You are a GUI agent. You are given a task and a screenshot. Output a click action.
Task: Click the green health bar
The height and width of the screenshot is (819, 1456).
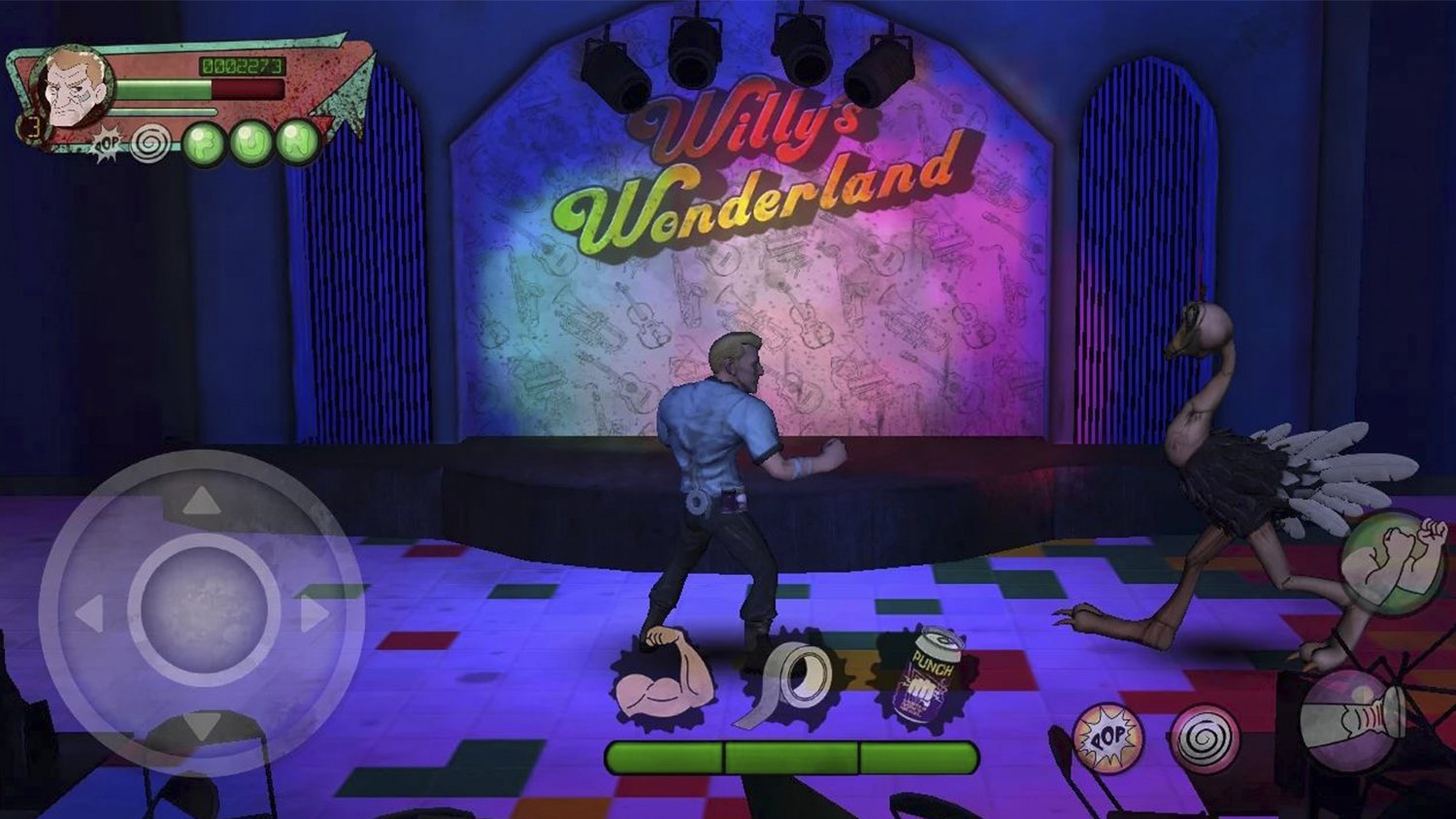tap(163, 88)
